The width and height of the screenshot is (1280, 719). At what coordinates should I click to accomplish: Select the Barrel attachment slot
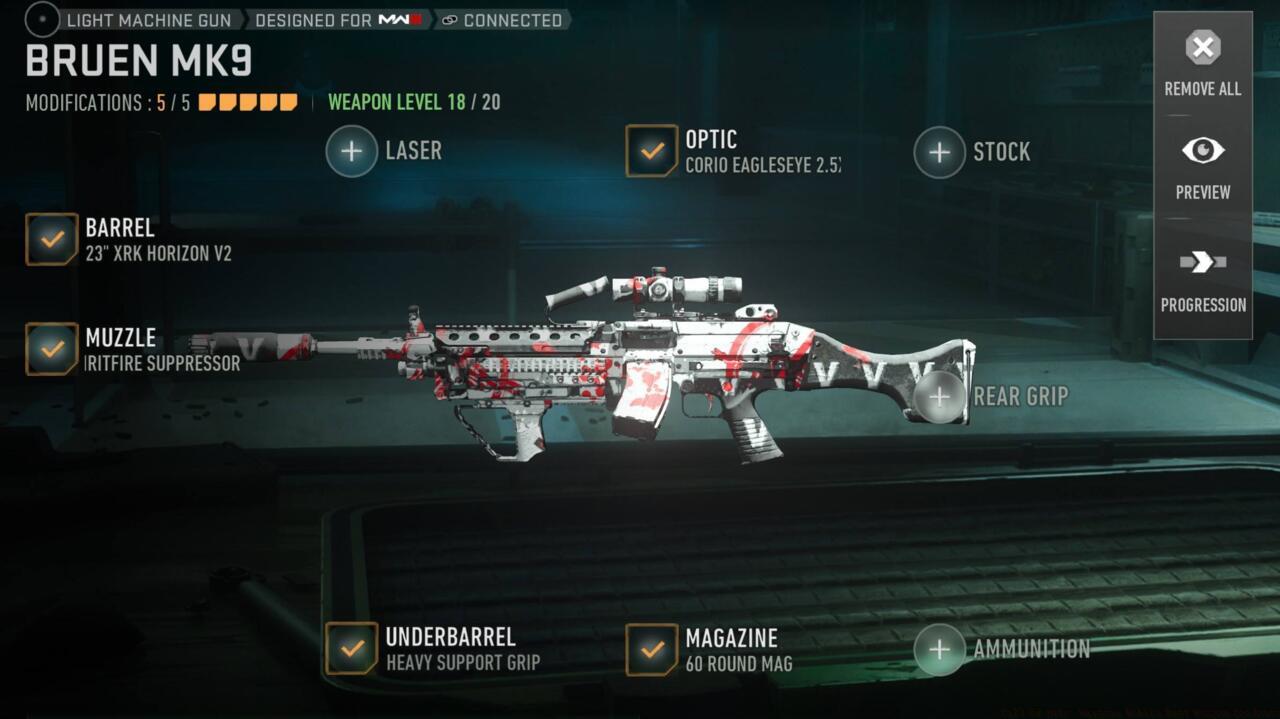(x=52, y=239)
